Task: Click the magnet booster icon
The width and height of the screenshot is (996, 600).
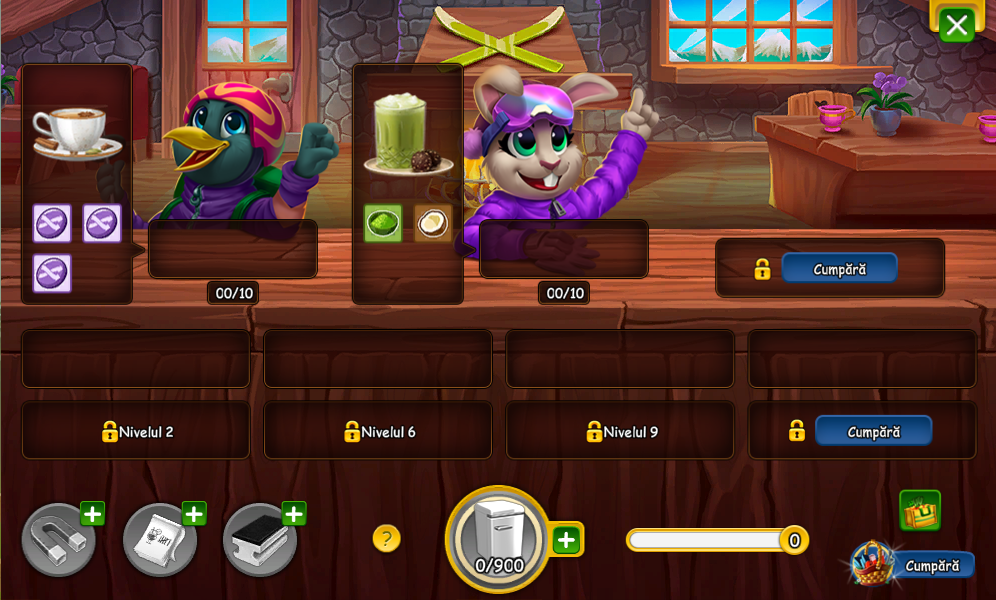Action: coord(58,541)
